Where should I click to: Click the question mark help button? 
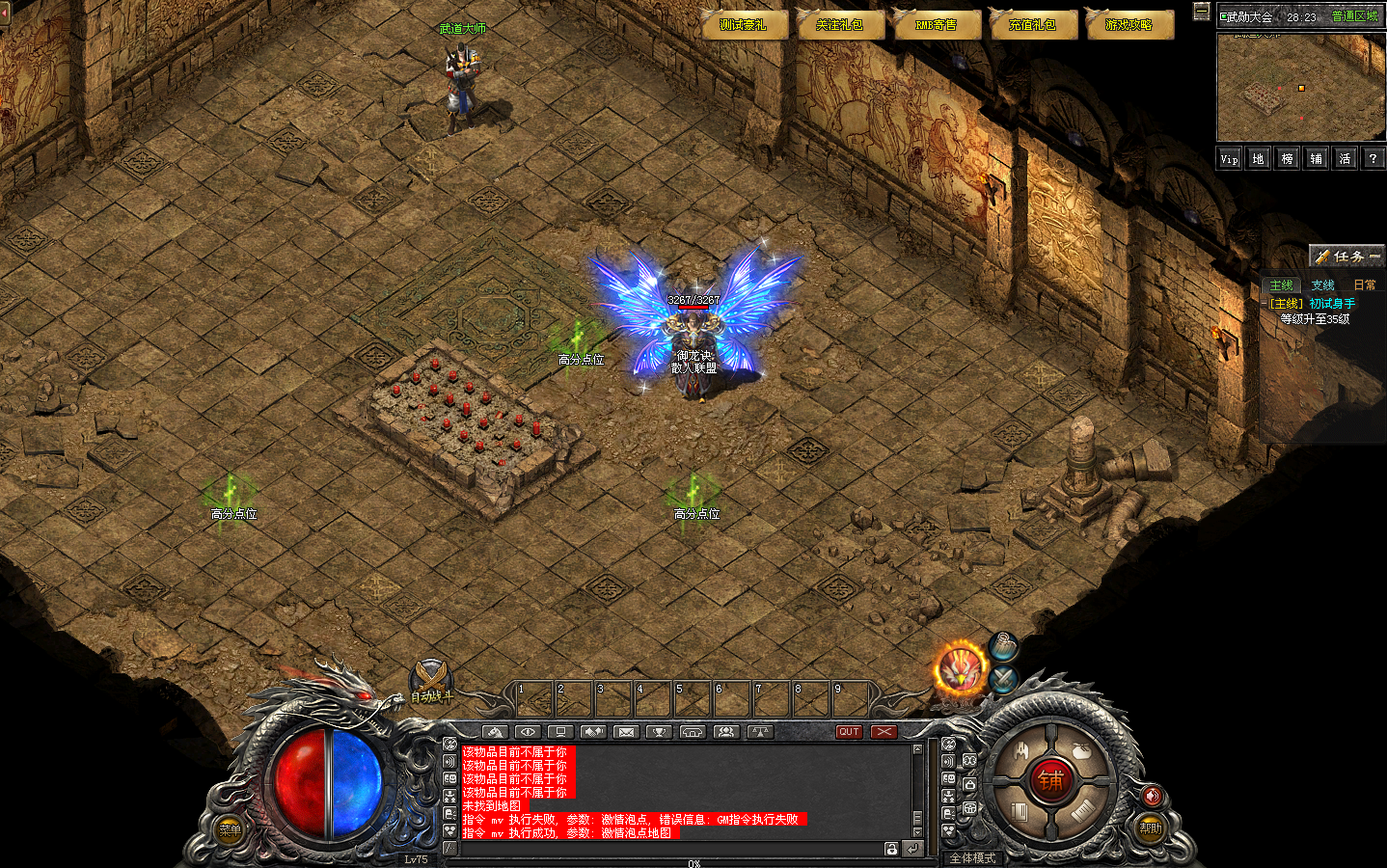pos(1373,159)
